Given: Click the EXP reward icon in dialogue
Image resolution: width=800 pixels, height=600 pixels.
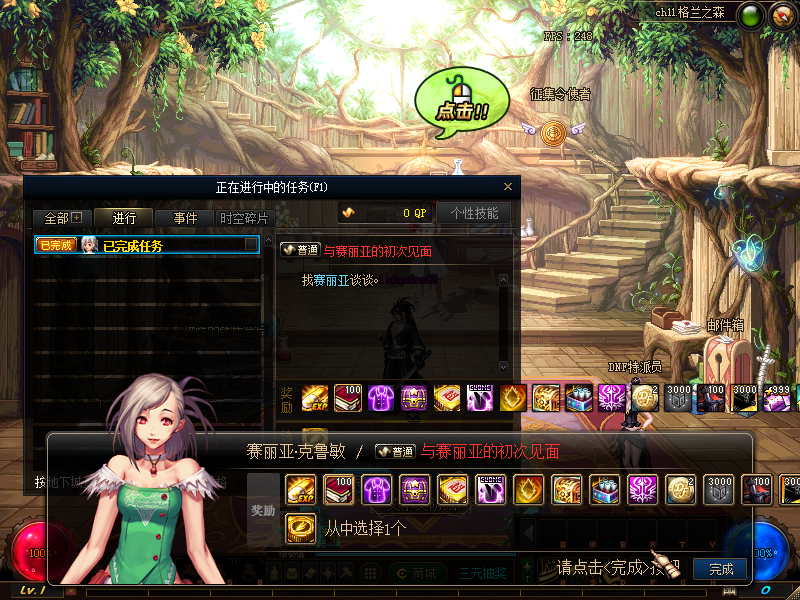Looking at the screenshot, I should click(300, 489).
